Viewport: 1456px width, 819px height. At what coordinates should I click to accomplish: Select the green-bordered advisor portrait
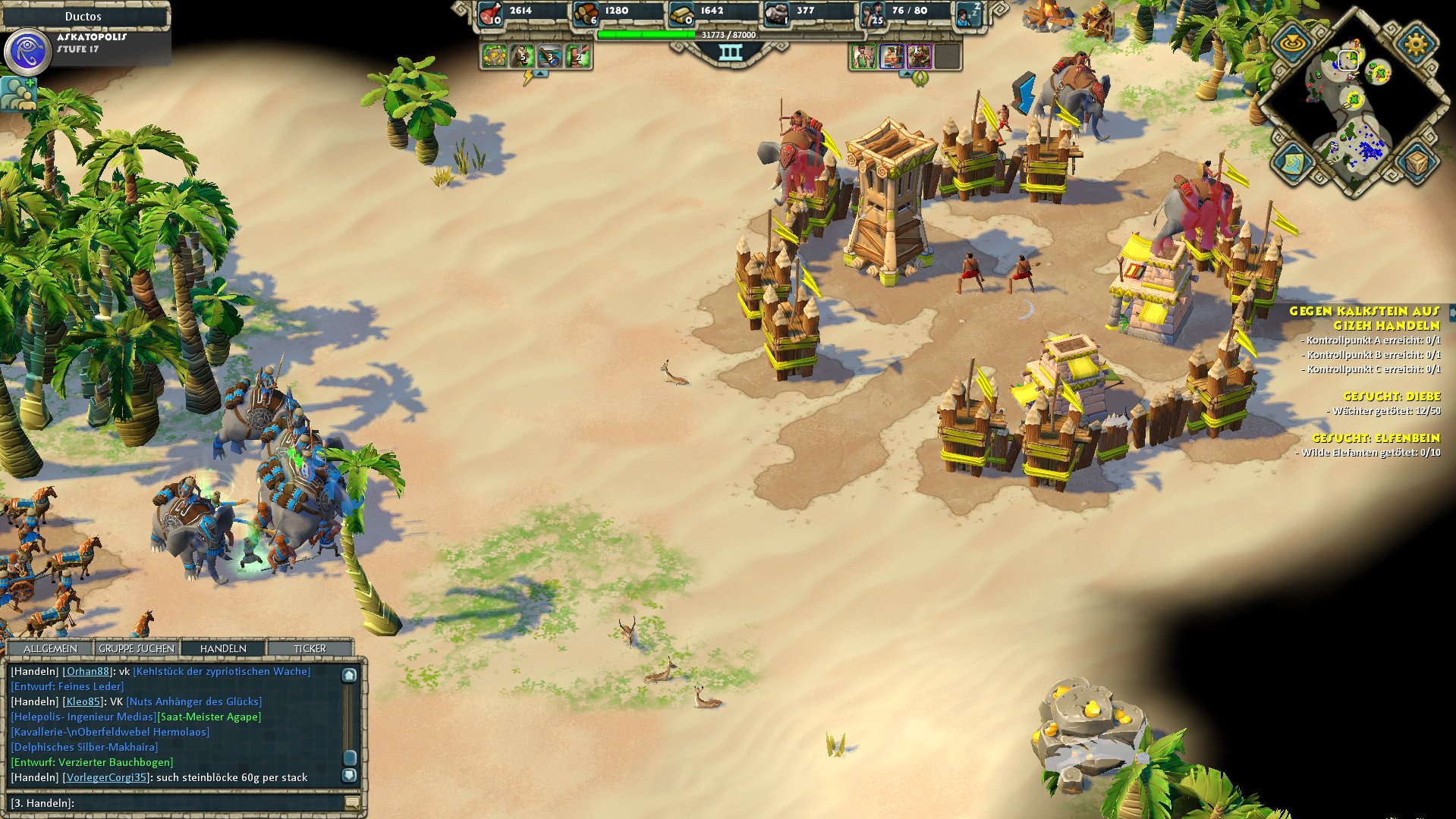click(863, 56)
